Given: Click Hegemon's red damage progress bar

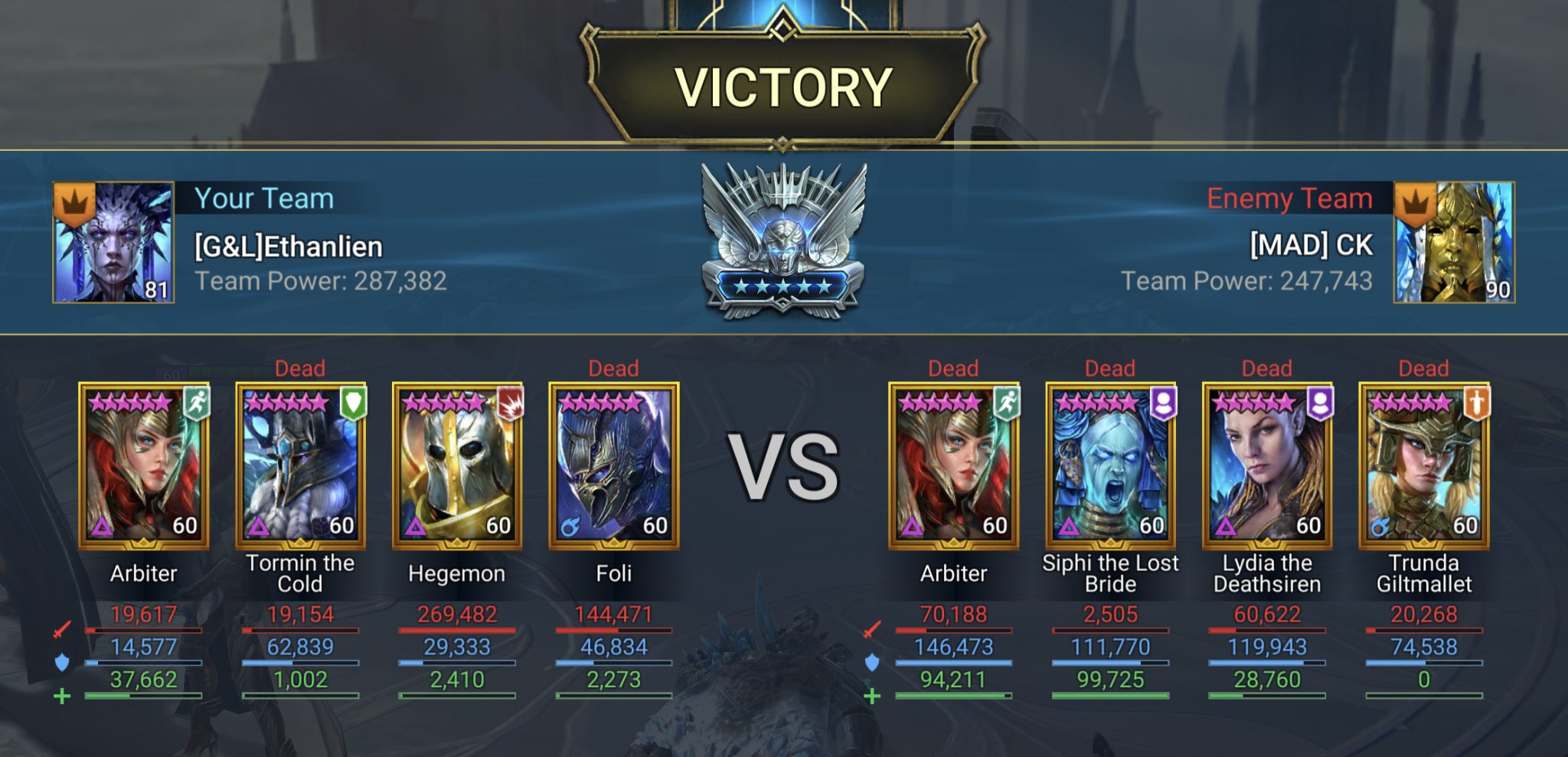Looking at the screenshot, I should tap(458, 629).
